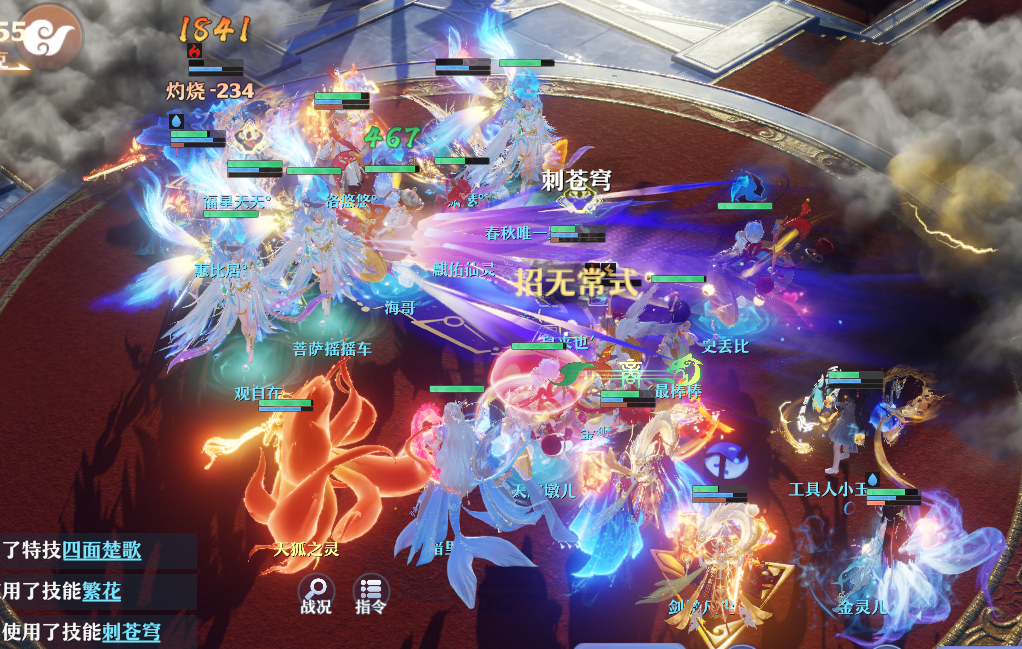Open the 繁花 skill link in combat log
Image resolution: width=1022 pixels, height=649 pixels.
(x=101, y=591)
